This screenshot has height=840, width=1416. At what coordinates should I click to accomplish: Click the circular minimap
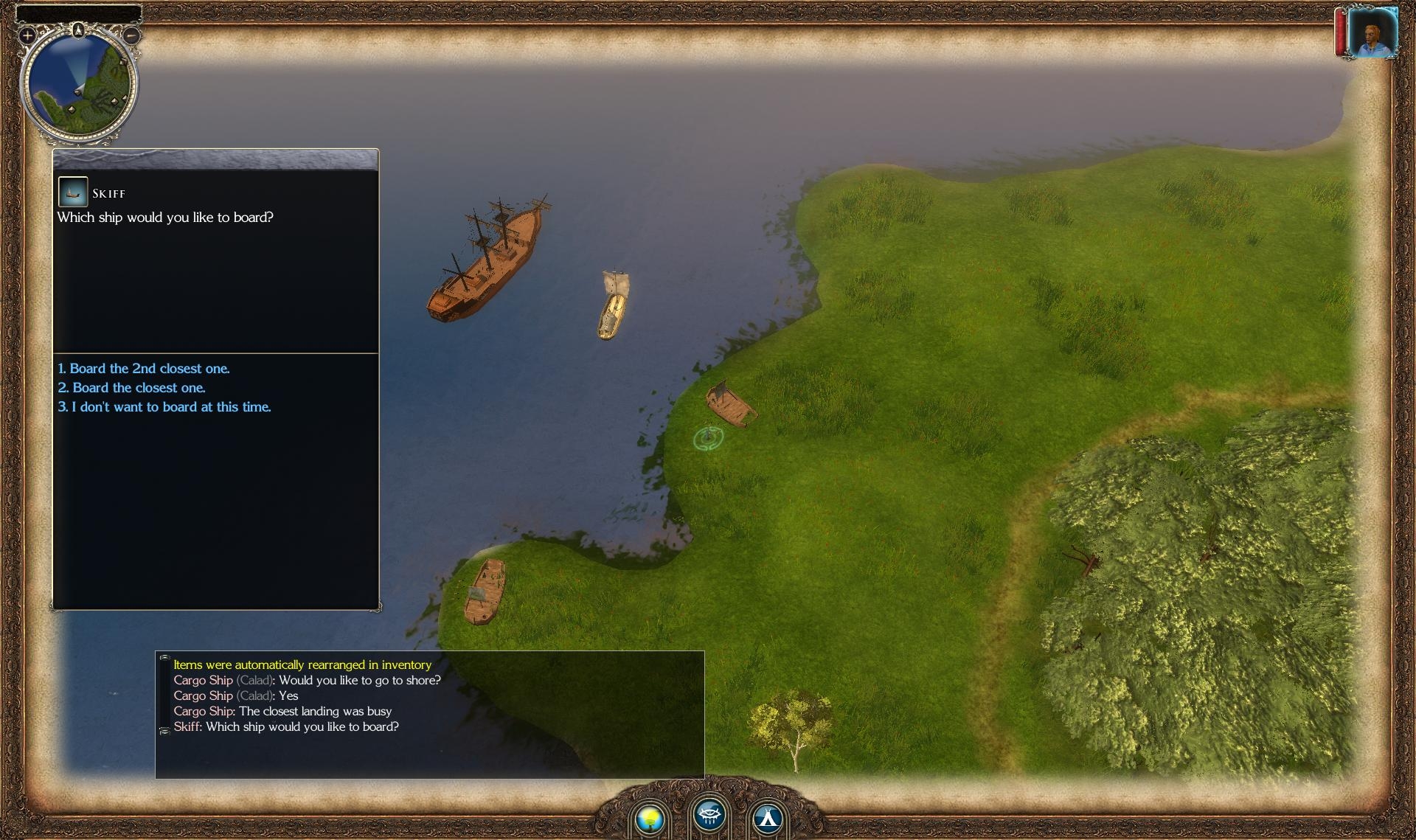coord(79,85)
